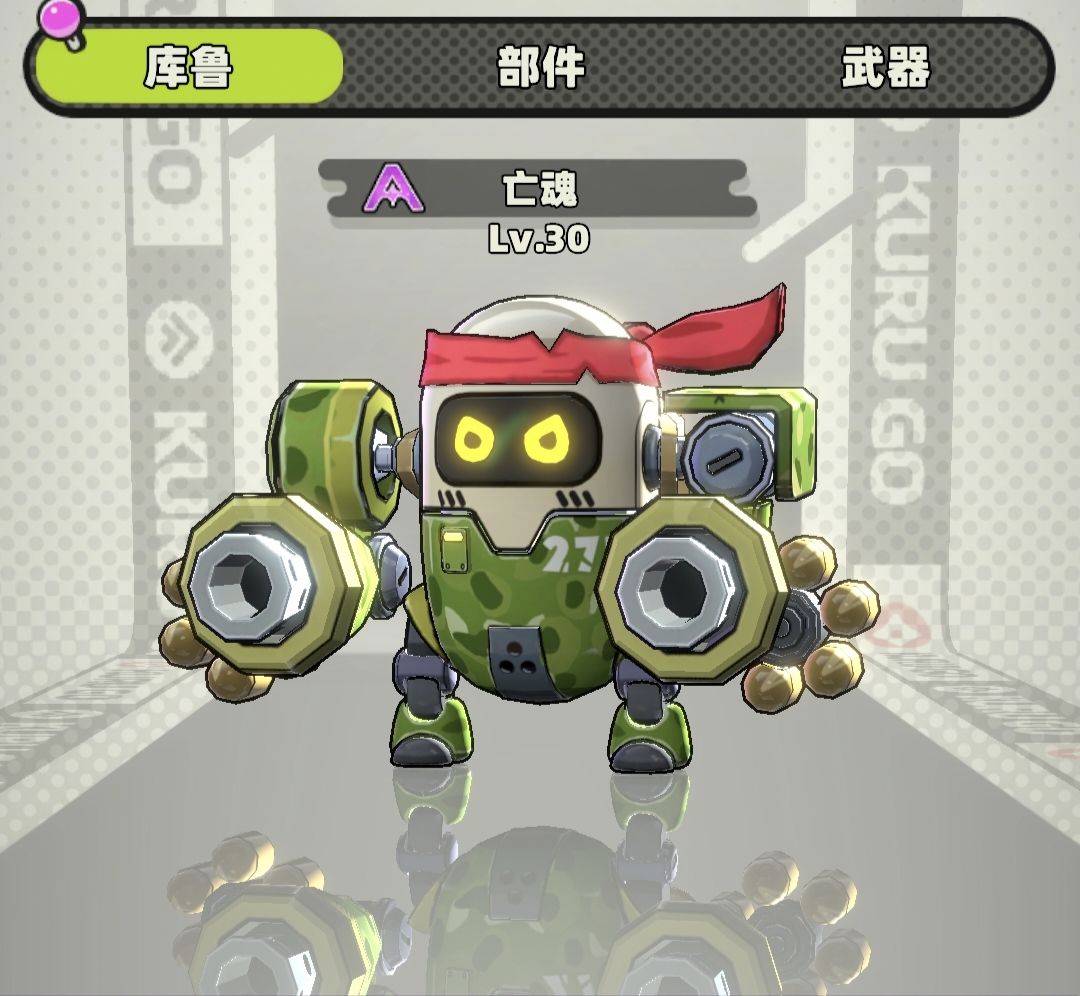
Task: Select the 武器 tab
Action: tap(885, 66)
